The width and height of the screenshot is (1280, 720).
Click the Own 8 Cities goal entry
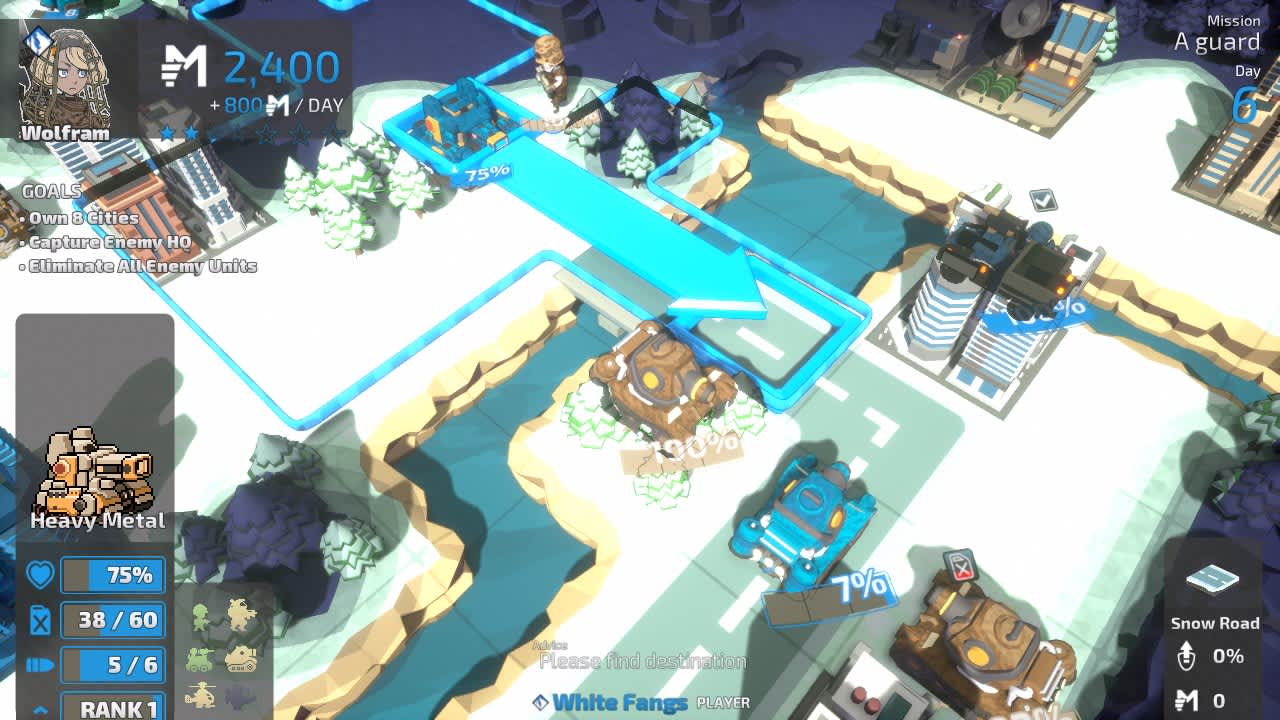80,218
